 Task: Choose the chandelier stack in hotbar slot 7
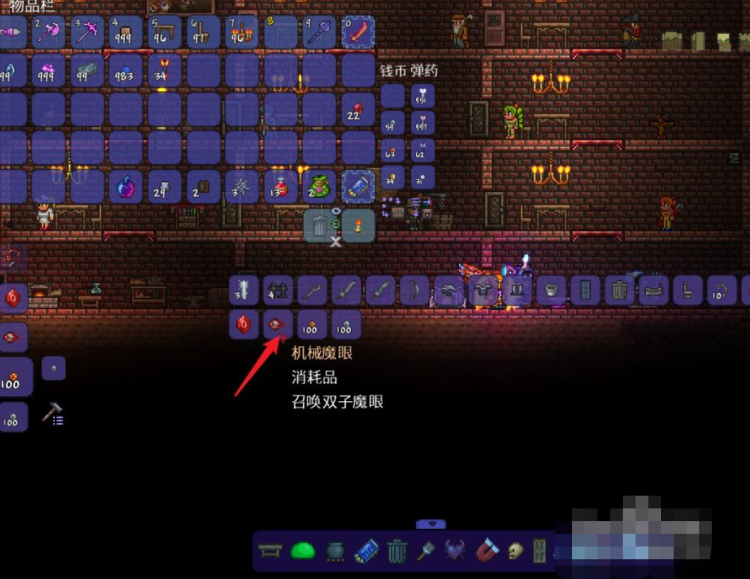[x=242, y=32]
